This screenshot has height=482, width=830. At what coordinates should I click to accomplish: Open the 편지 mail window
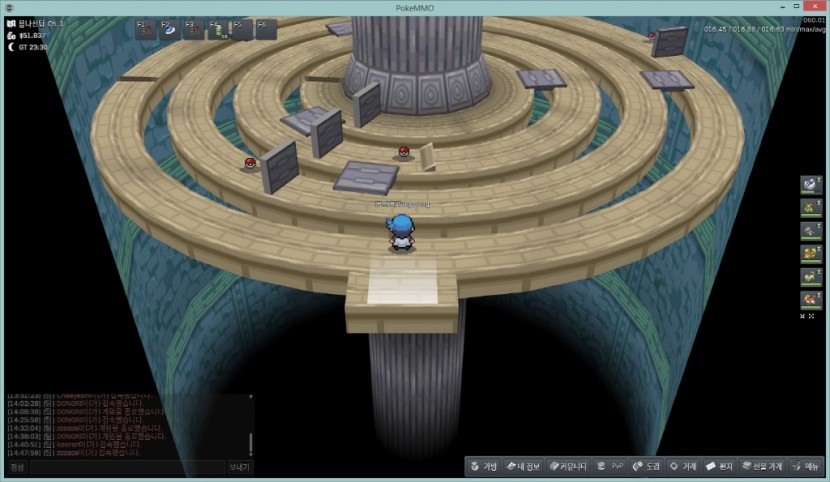(720, 466)
